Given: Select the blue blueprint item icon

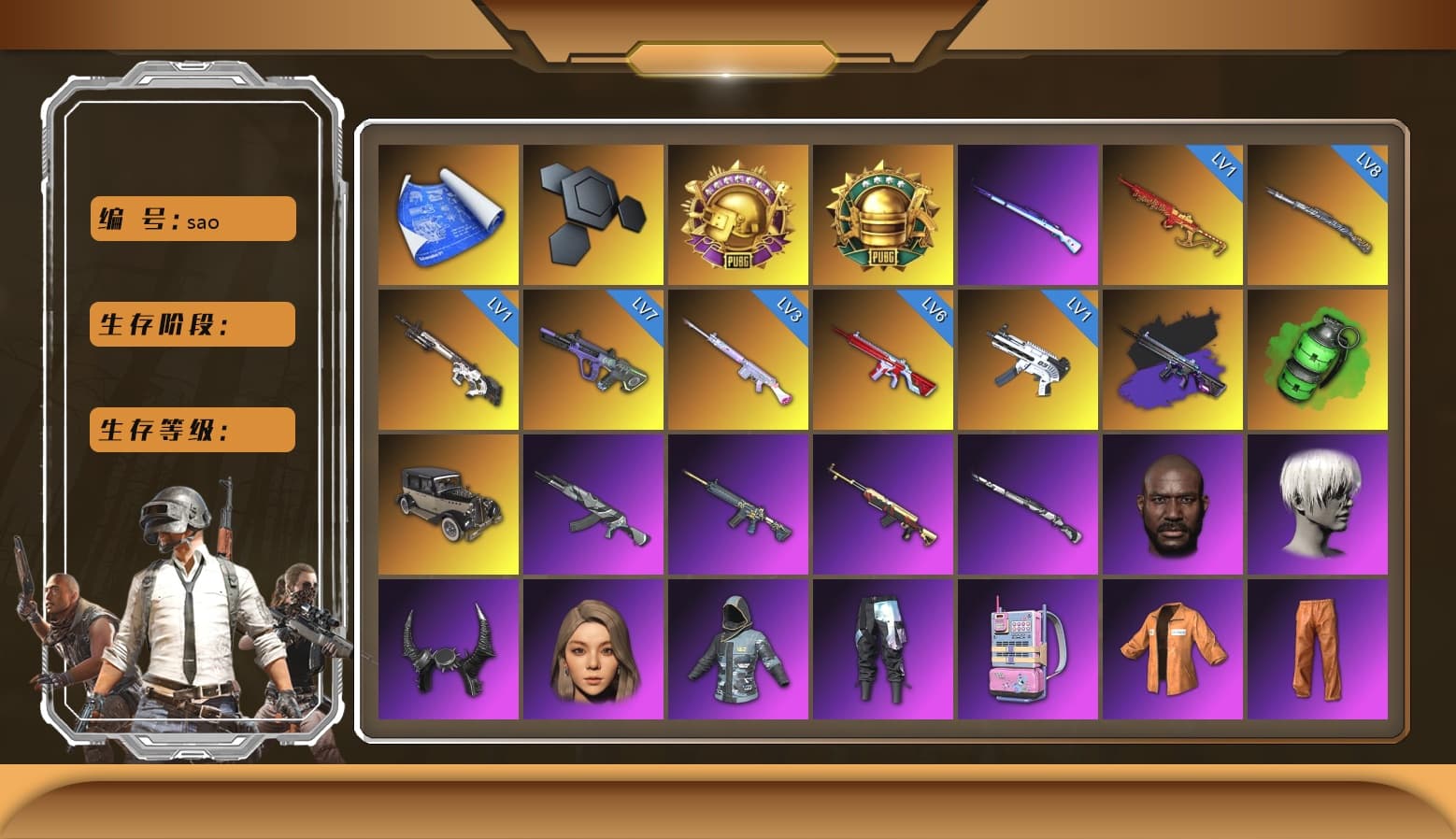Looking at the screenshot, I should point(449,215).
